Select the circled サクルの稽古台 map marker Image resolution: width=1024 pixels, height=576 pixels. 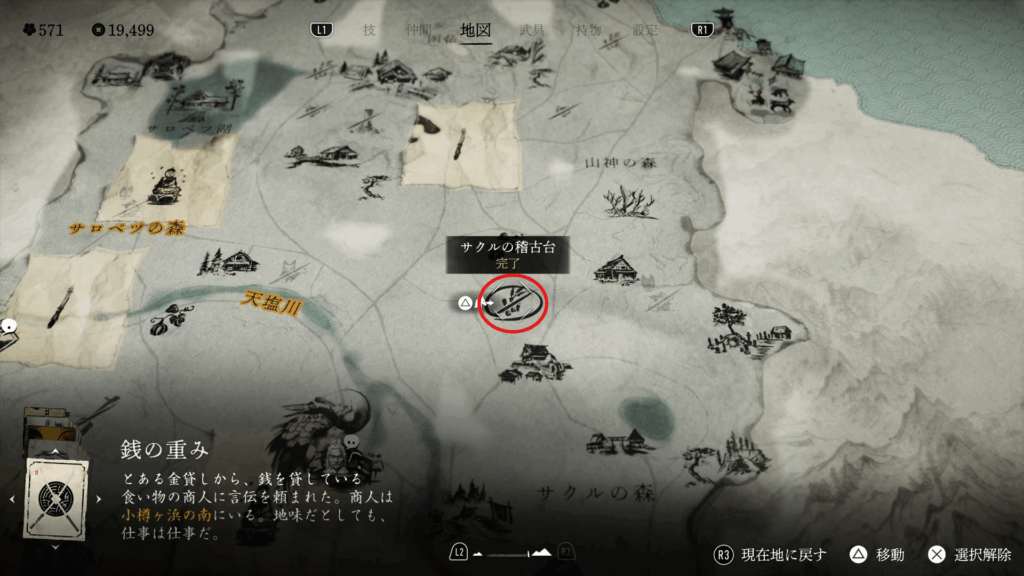click(514, 302)
